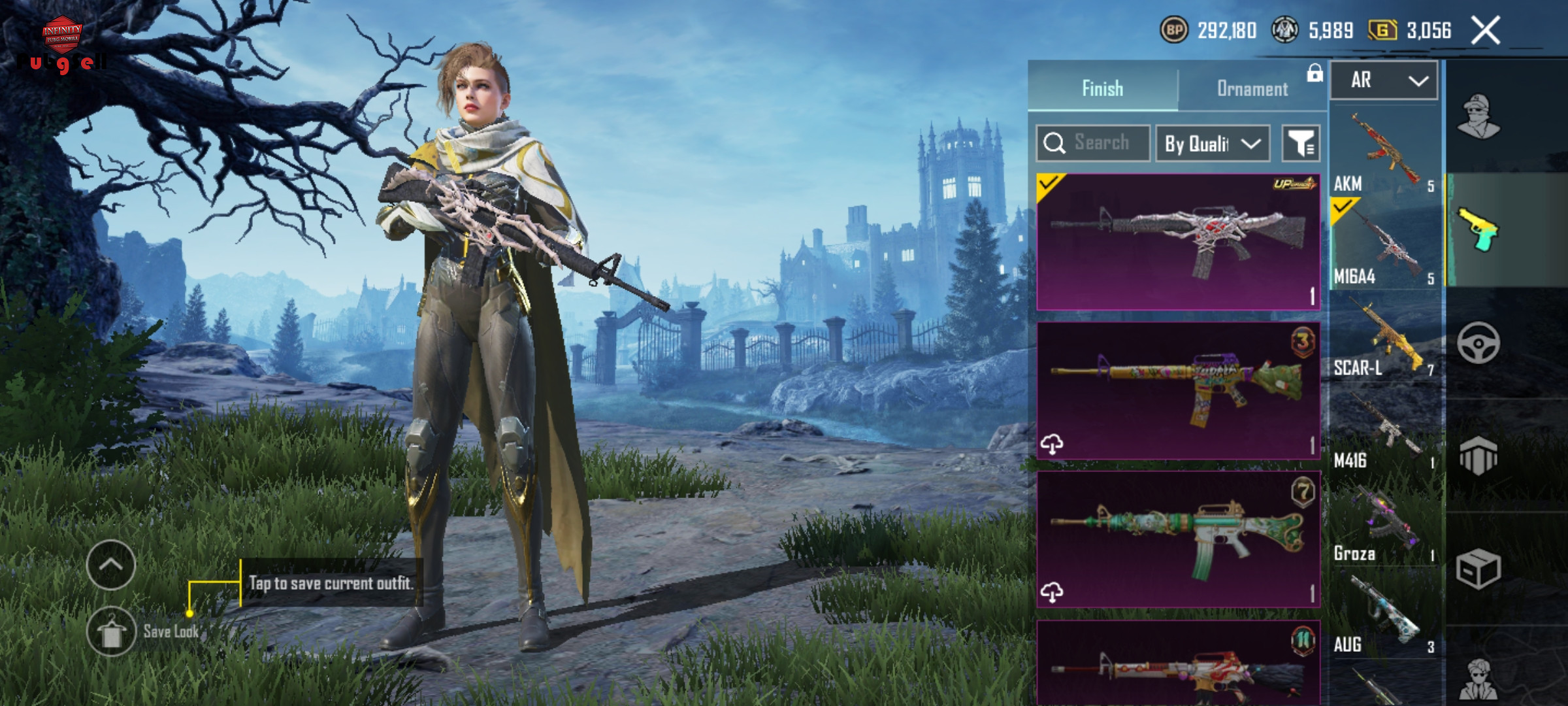Select the AUG weapon entry
The height and width of the screenshot is (706, 1568).
point(1384,614)
